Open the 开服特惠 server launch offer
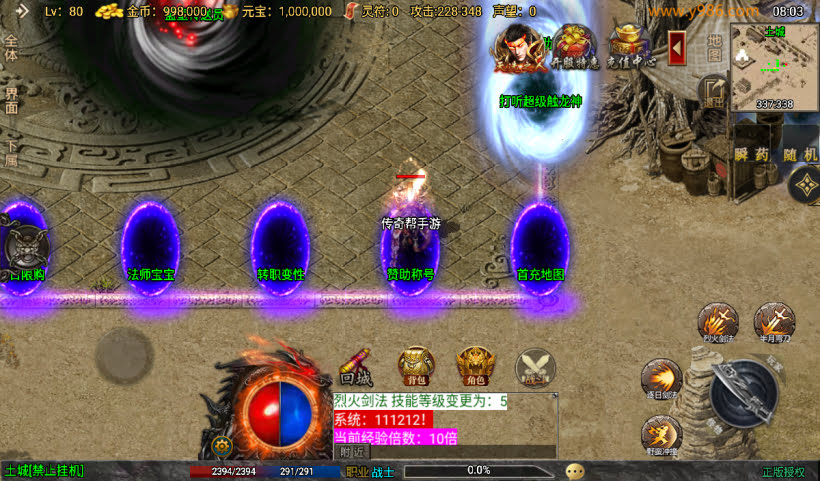 575,47
